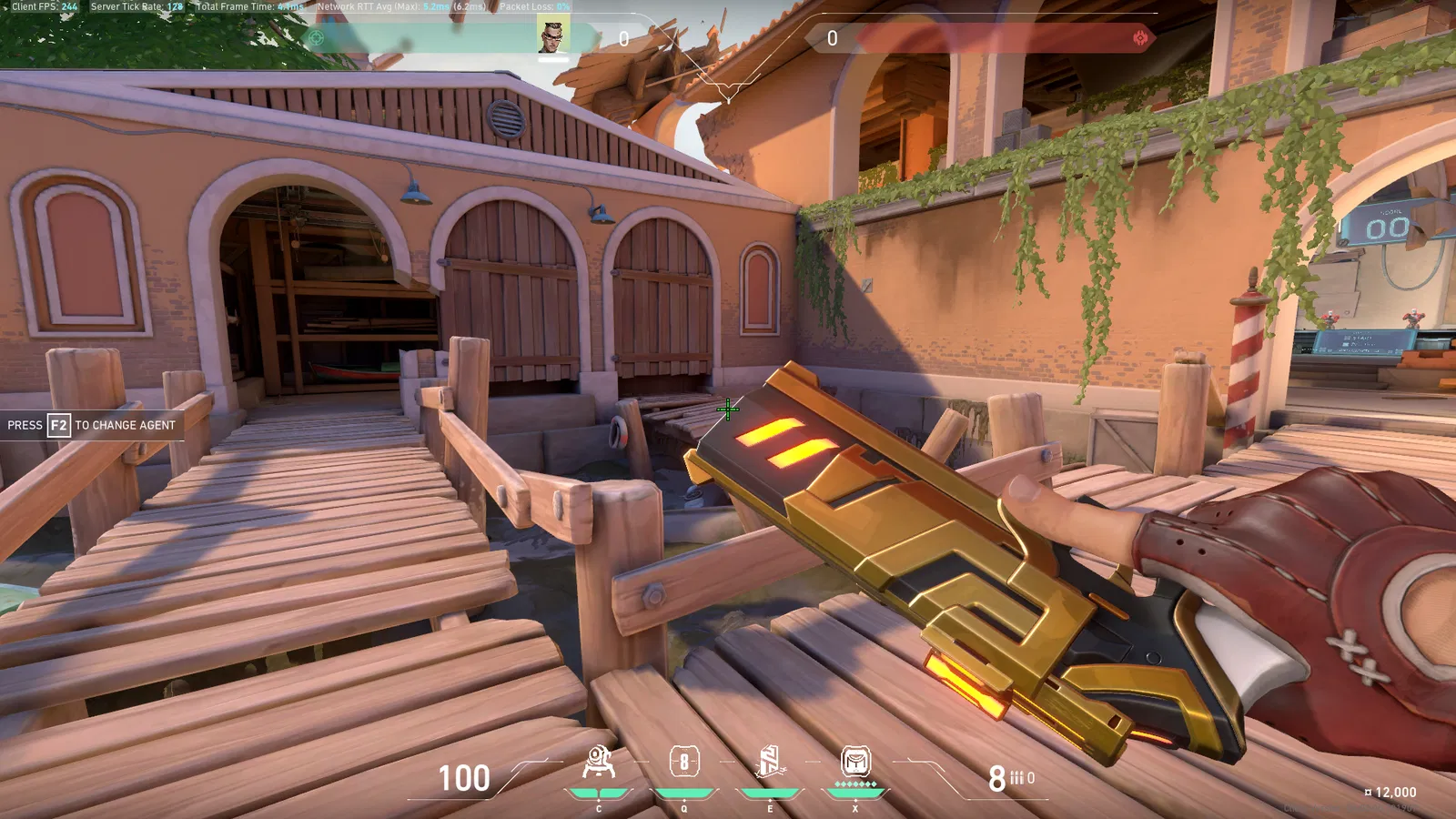Screen dimensions: 1456x819
Task: Activate the Tour De Force ultimate
Action: click(855, 761)
